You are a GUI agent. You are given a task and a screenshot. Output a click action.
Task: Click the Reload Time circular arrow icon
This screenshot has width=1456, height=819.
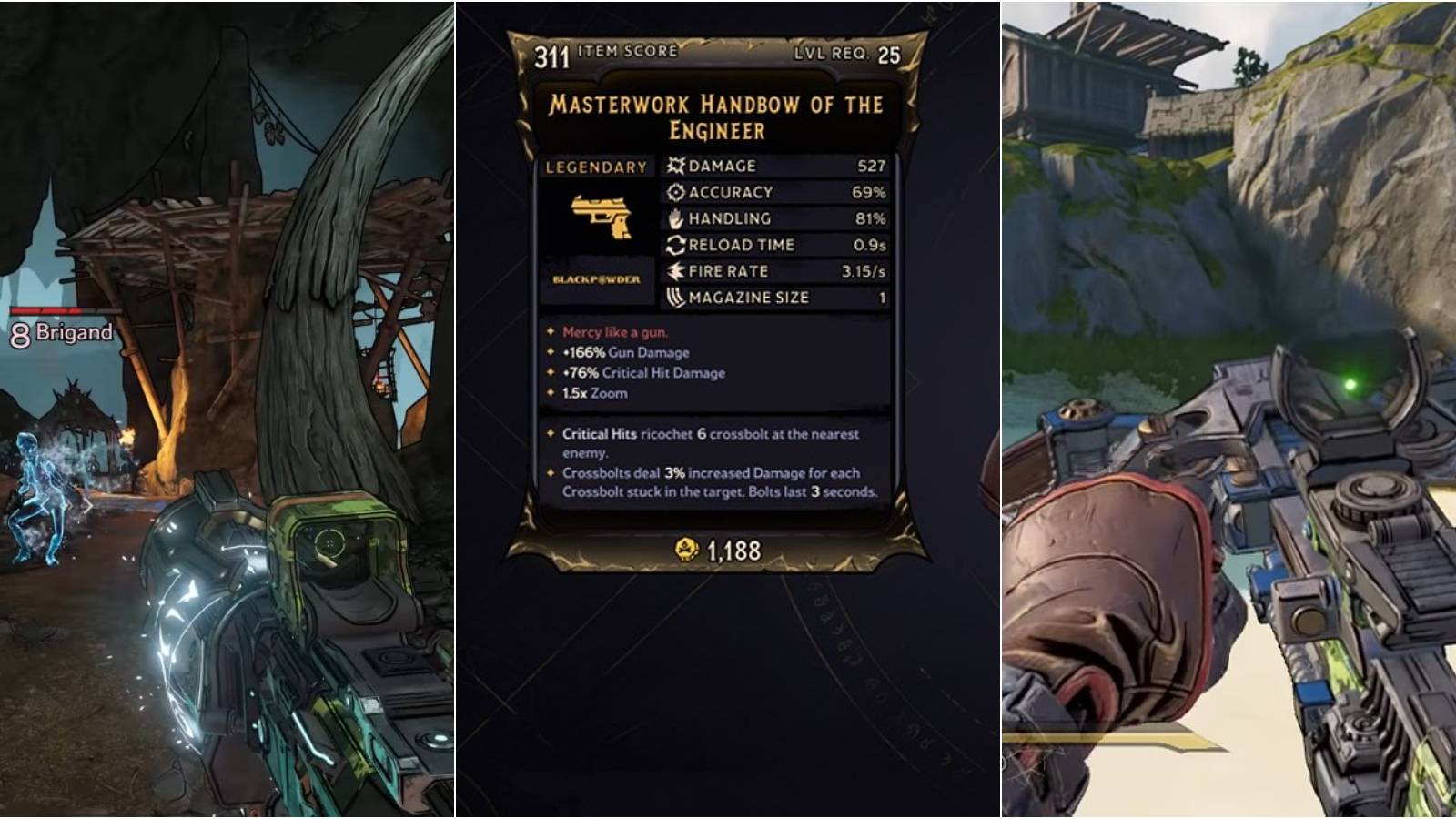674,245
